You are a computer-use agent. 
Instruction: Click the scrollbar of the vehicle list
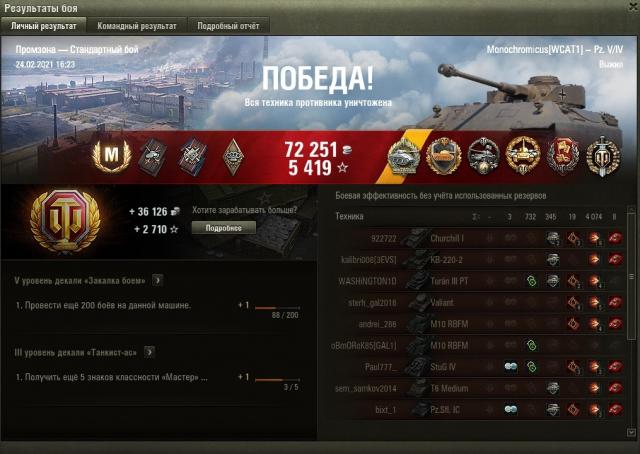pos(631,320)
